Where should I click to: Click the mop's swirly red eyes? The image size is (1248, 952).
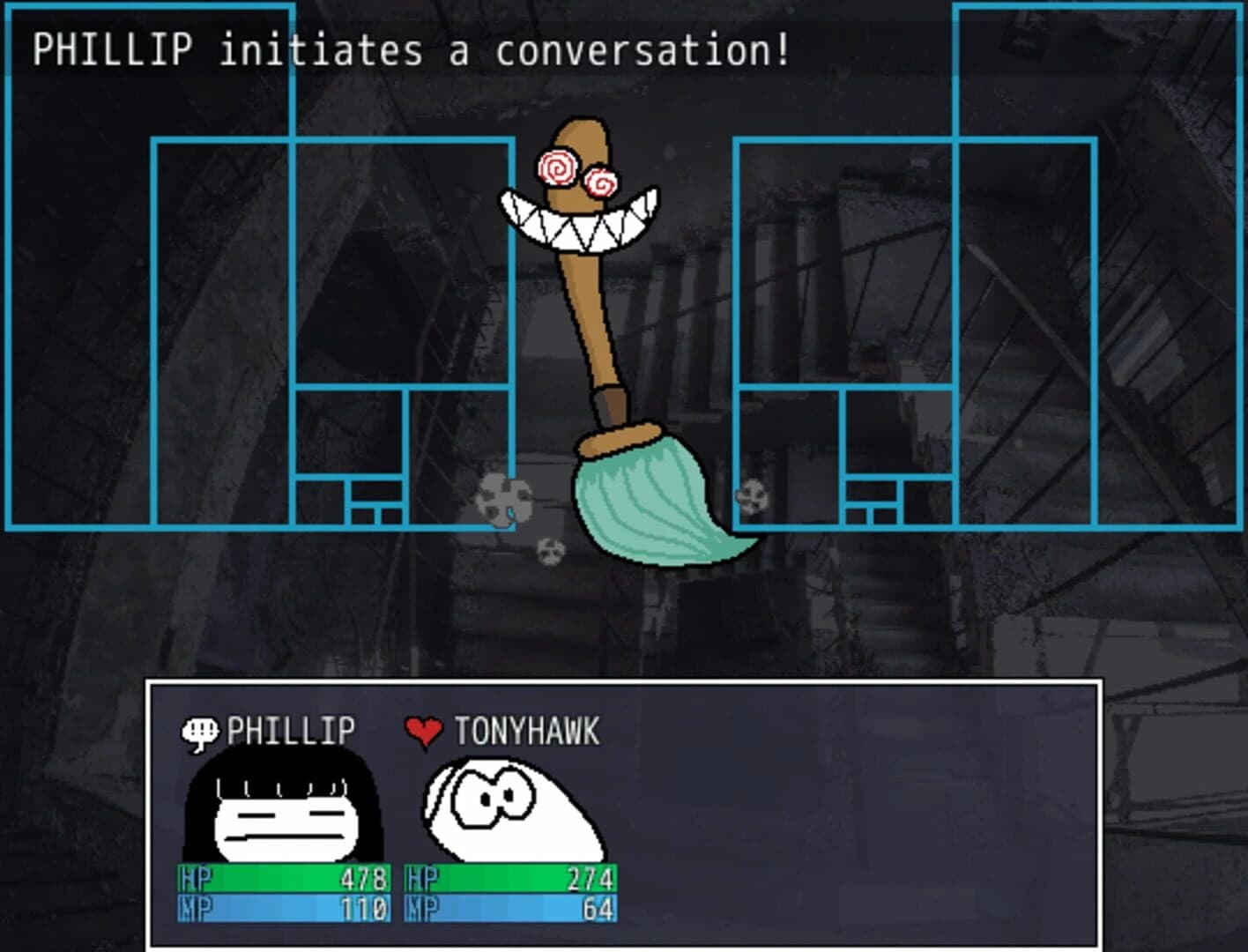(x=577, y=172)
